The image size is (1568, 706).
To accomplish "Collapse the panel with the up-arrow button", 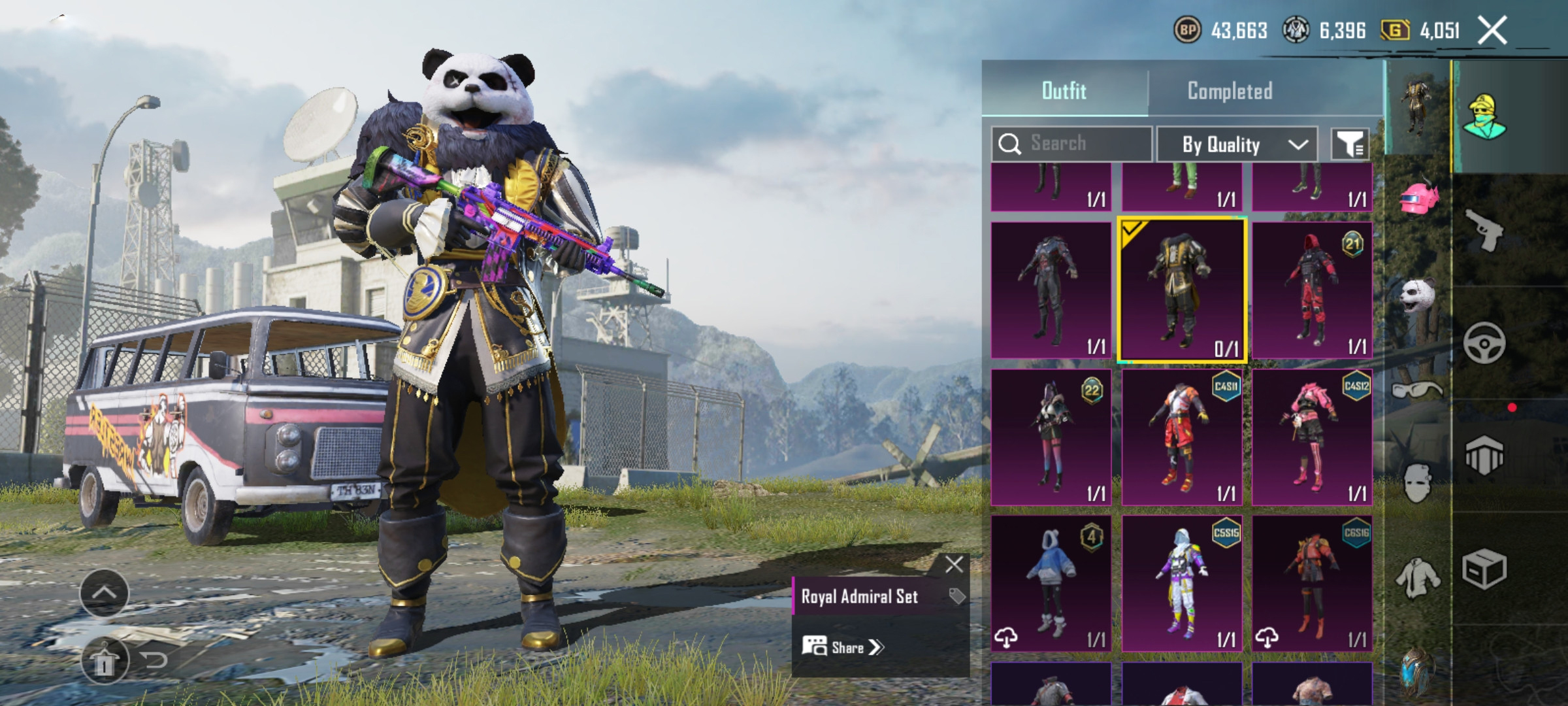I will (x=105, y=593).
